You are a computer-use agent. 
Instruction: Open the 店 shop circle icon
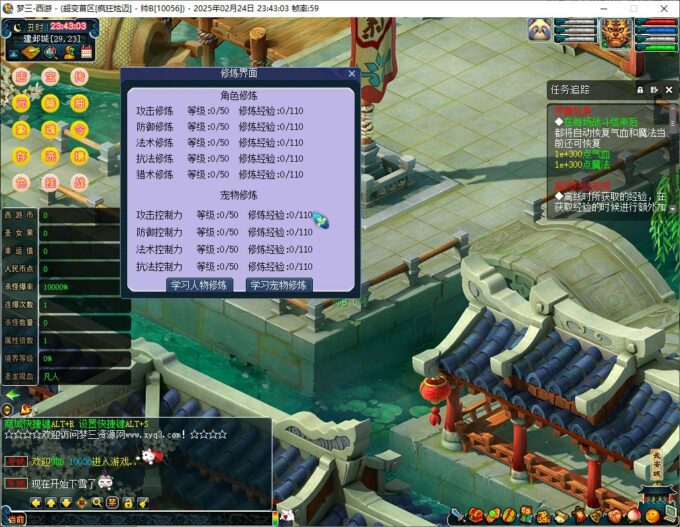coord(21,77)
